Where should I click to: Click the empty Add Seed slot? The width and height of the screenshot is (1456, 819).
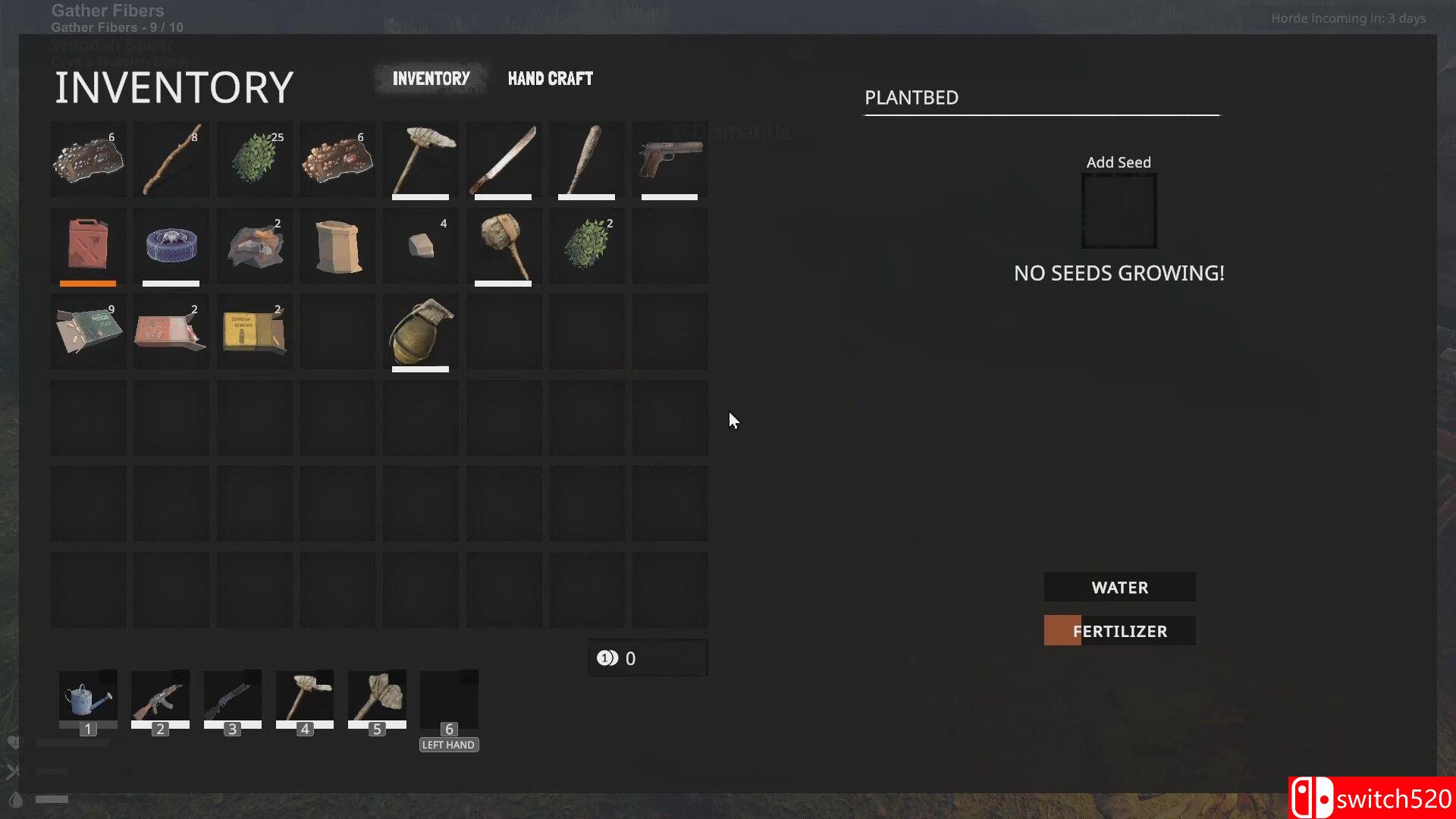click(x=1119, y=211)
